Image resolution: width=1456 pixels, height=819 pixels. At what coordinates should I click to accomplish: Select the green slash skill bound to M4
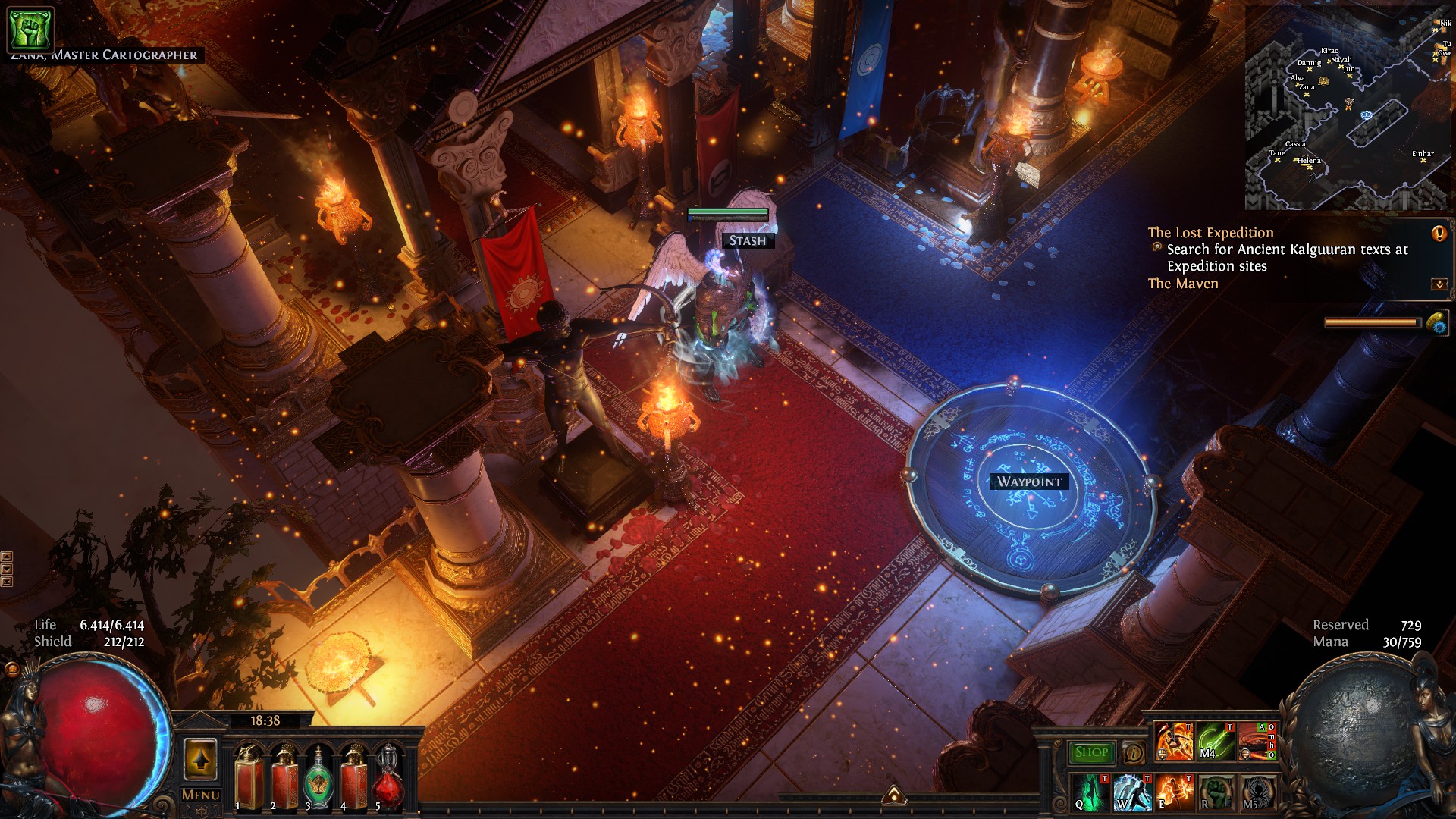pos(1216,742)
